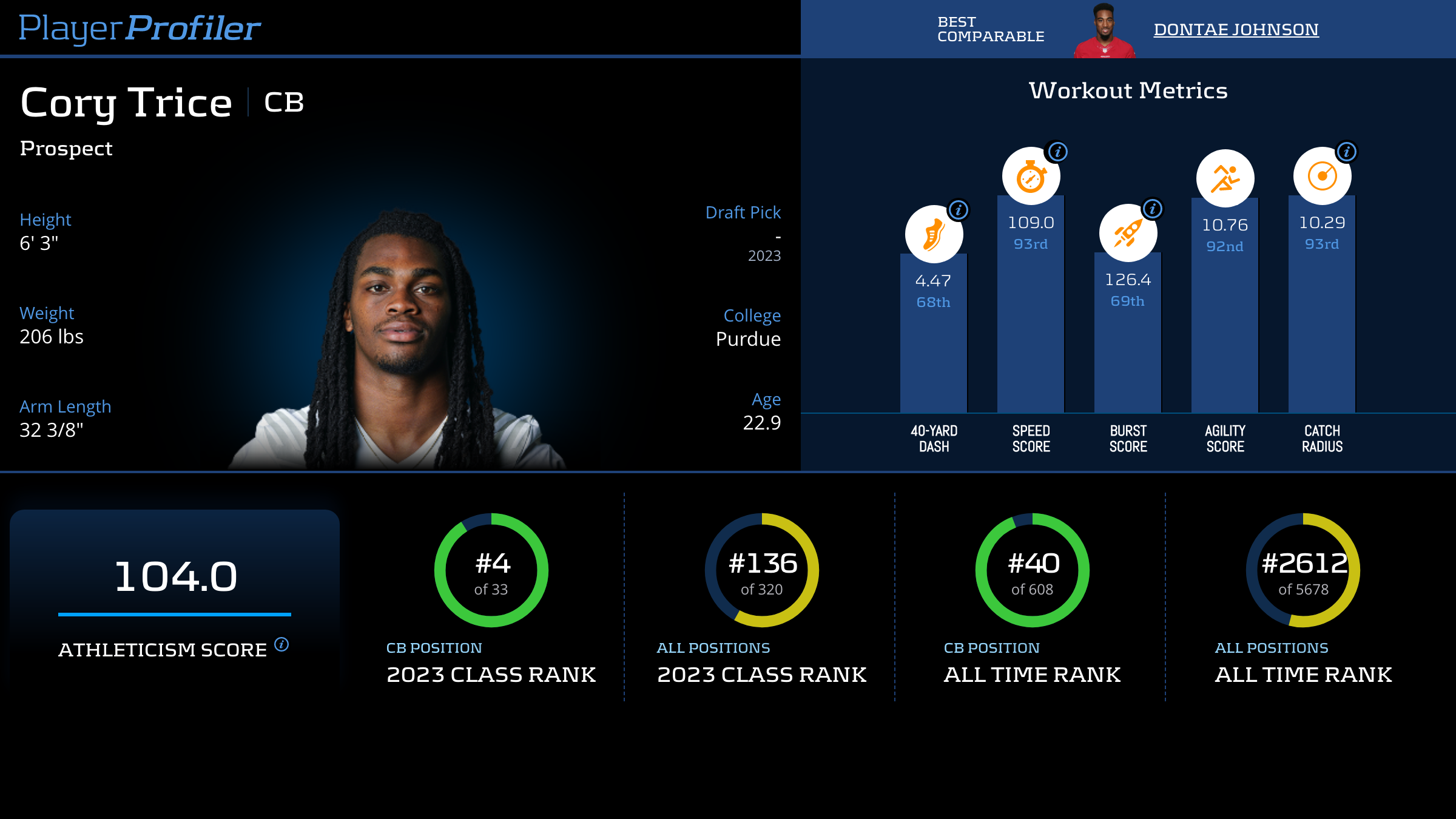The width and height of the screenshot is (1456, 819).
Task: Open the Speed Score info icon
Action: (x=1058, y=152)
